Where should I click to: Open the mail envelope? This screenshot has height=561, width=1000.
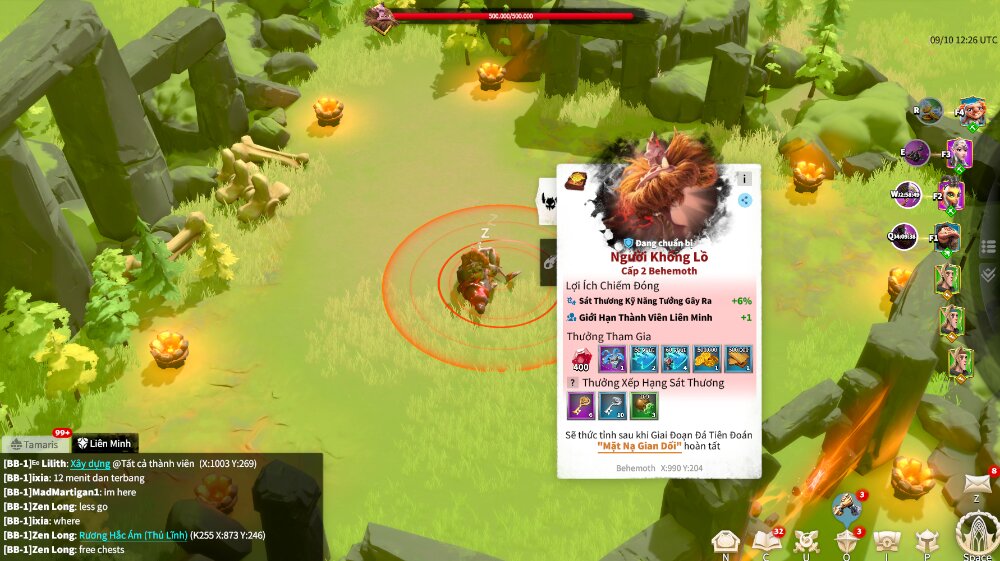[978, 484]
